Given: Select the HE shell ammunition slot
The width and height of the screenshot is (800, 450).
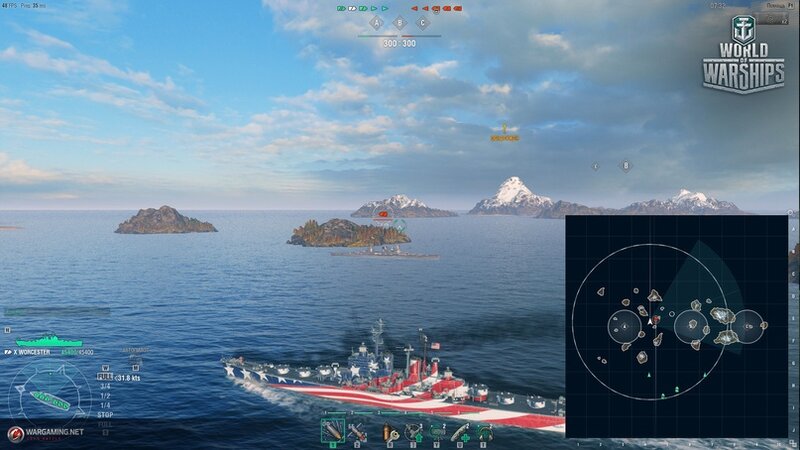Looking at the screenshot, I should (x=332, y=431).
